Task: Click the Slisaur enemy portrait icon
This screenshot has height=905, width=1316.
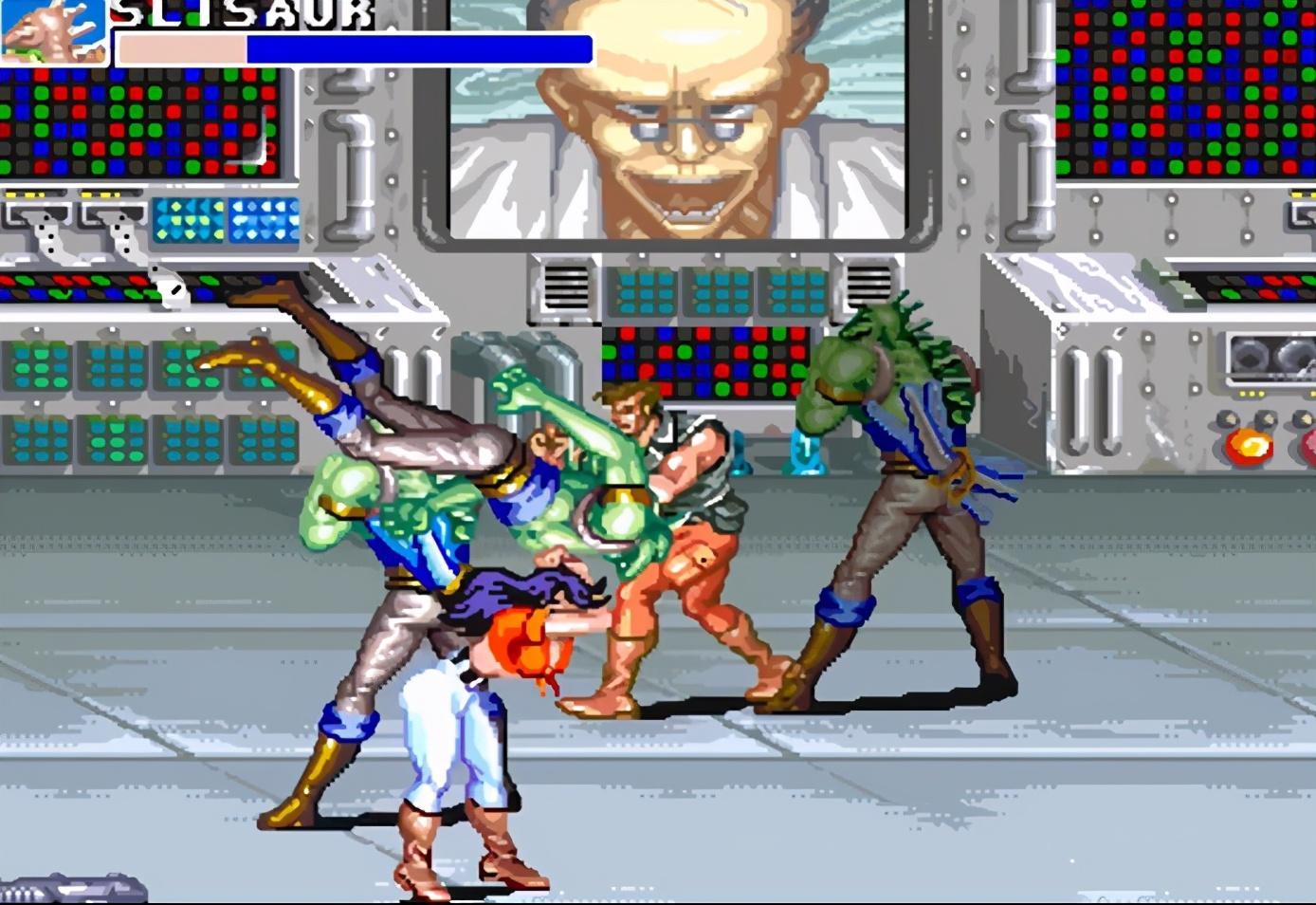Action: [x=54, y=30]
